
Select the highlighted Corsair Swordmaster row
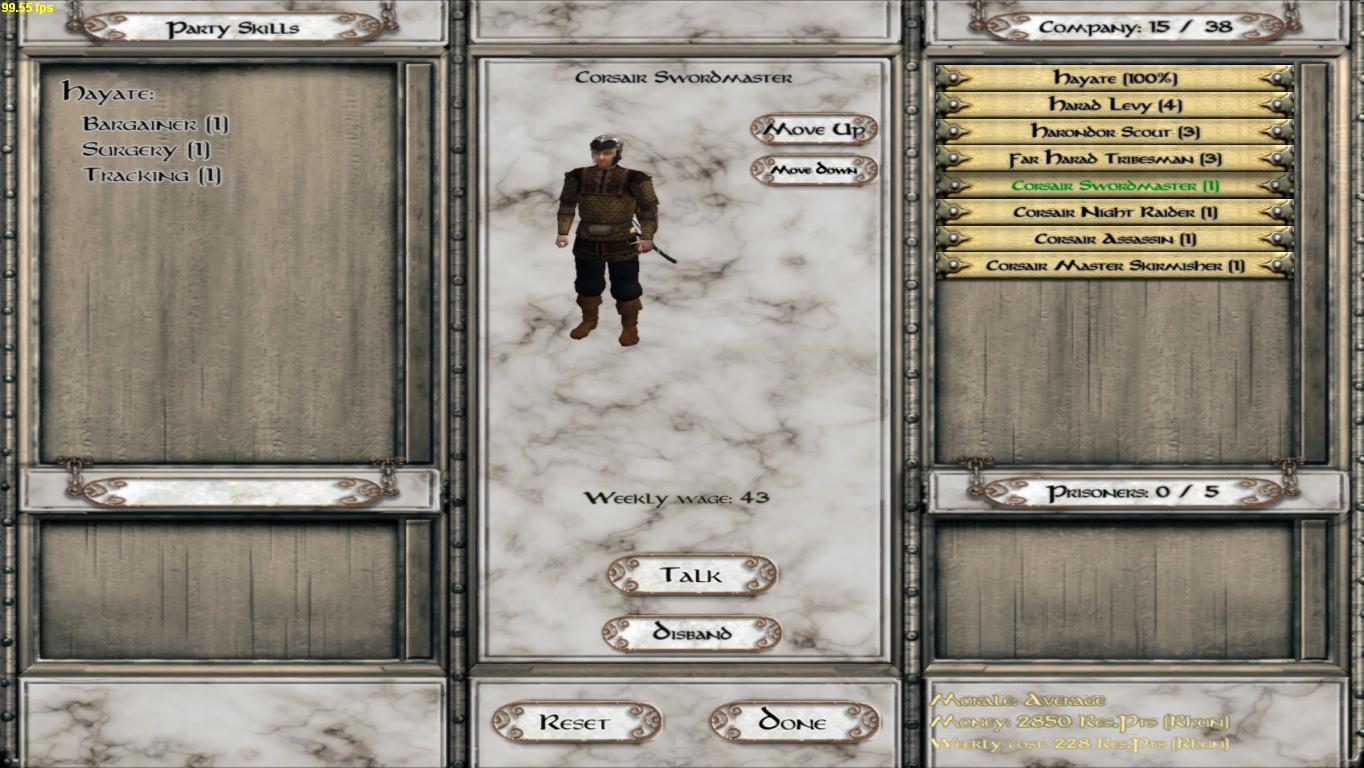[x=1114, y=186]
